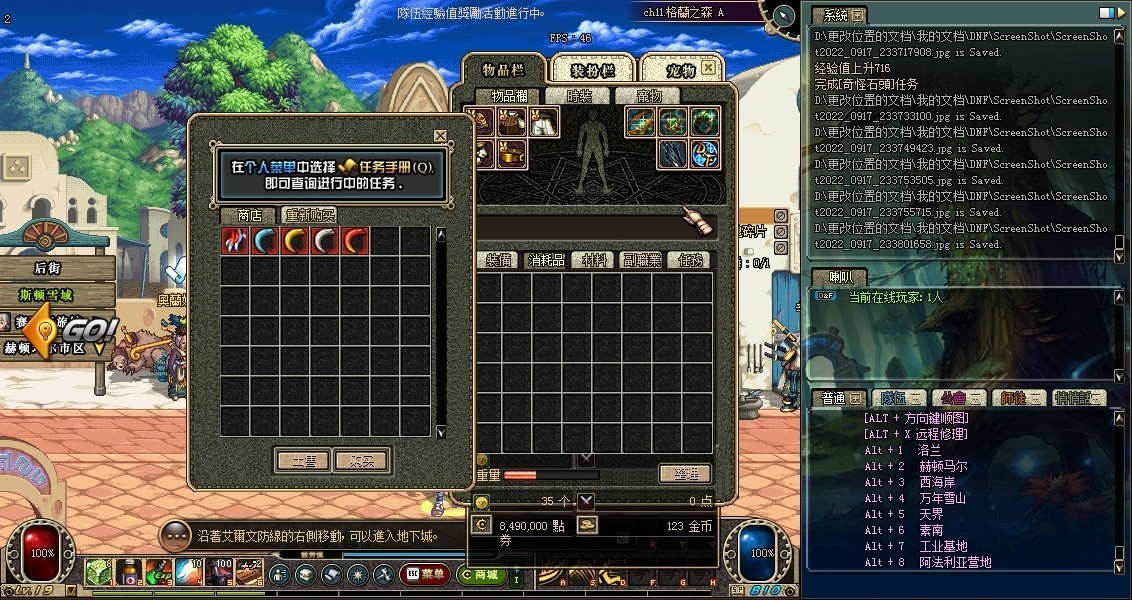Switch to the 任务 quest items category
This screenshot has height=600, width=1132.
click(x=691, y=260)
